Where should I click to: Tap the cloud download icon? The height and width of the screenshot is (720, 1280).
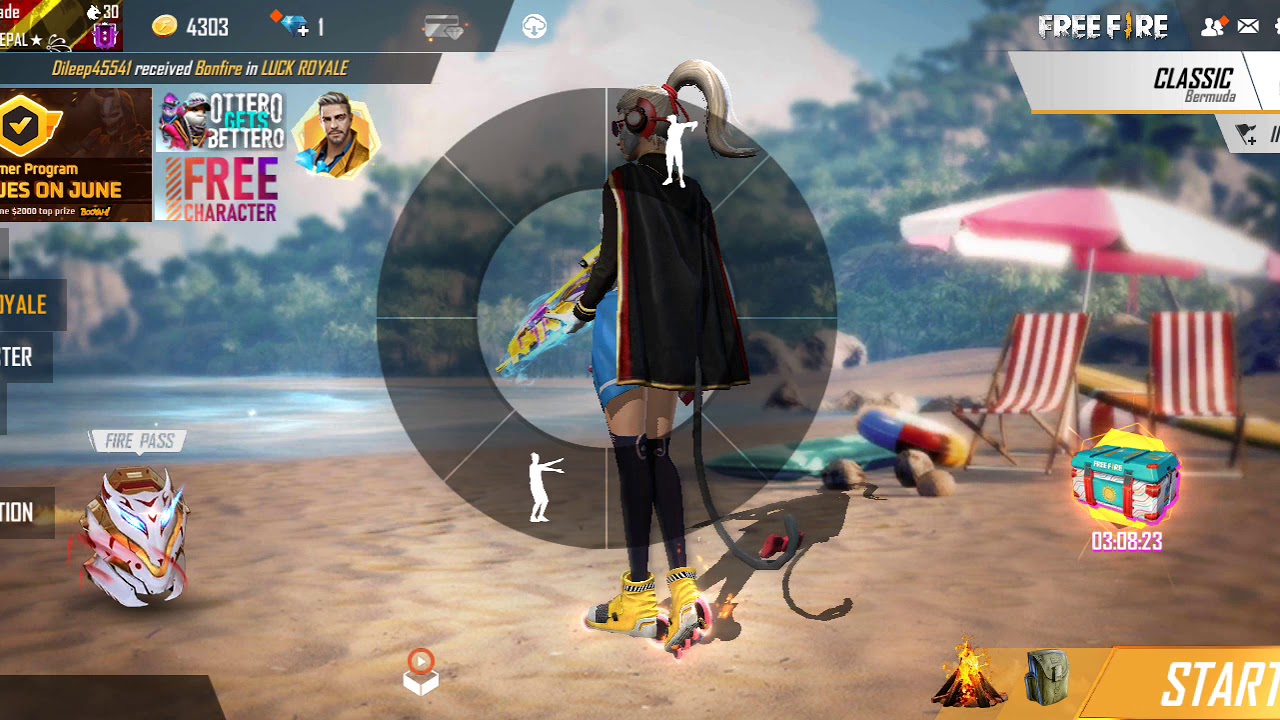click(x=535, y=27)
